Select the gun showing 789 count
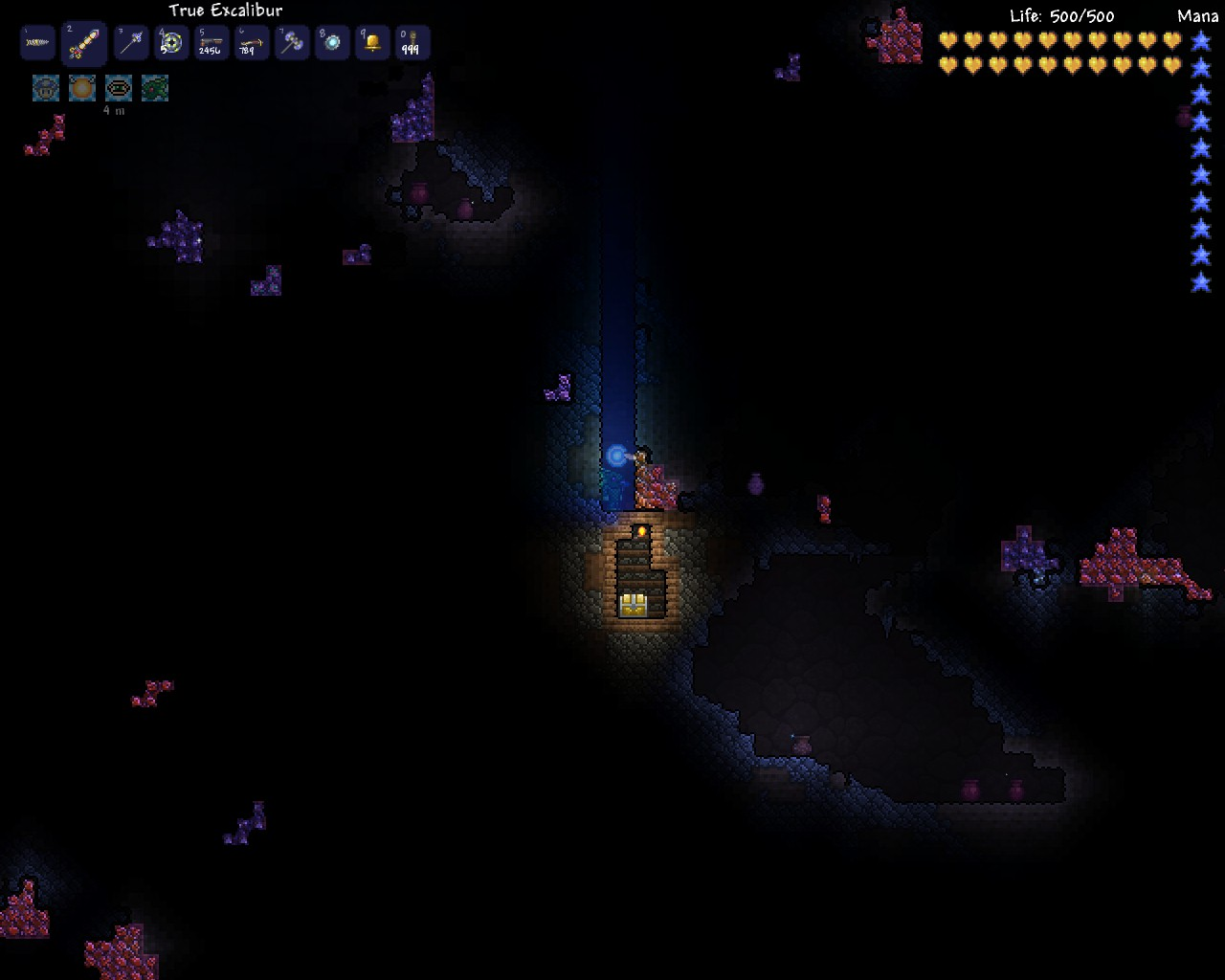Image resolution: width=1225 pixels, height=980 pixels. (252, 43)
